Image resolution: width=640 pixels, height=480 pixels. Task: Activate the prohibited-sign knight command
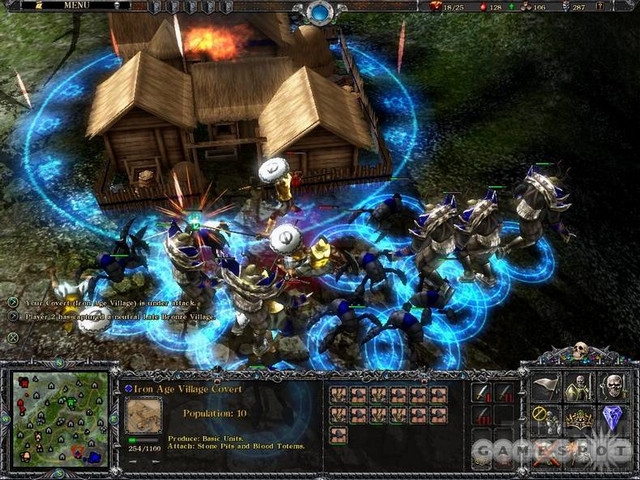pyautogui.click(x=547, y=420)
